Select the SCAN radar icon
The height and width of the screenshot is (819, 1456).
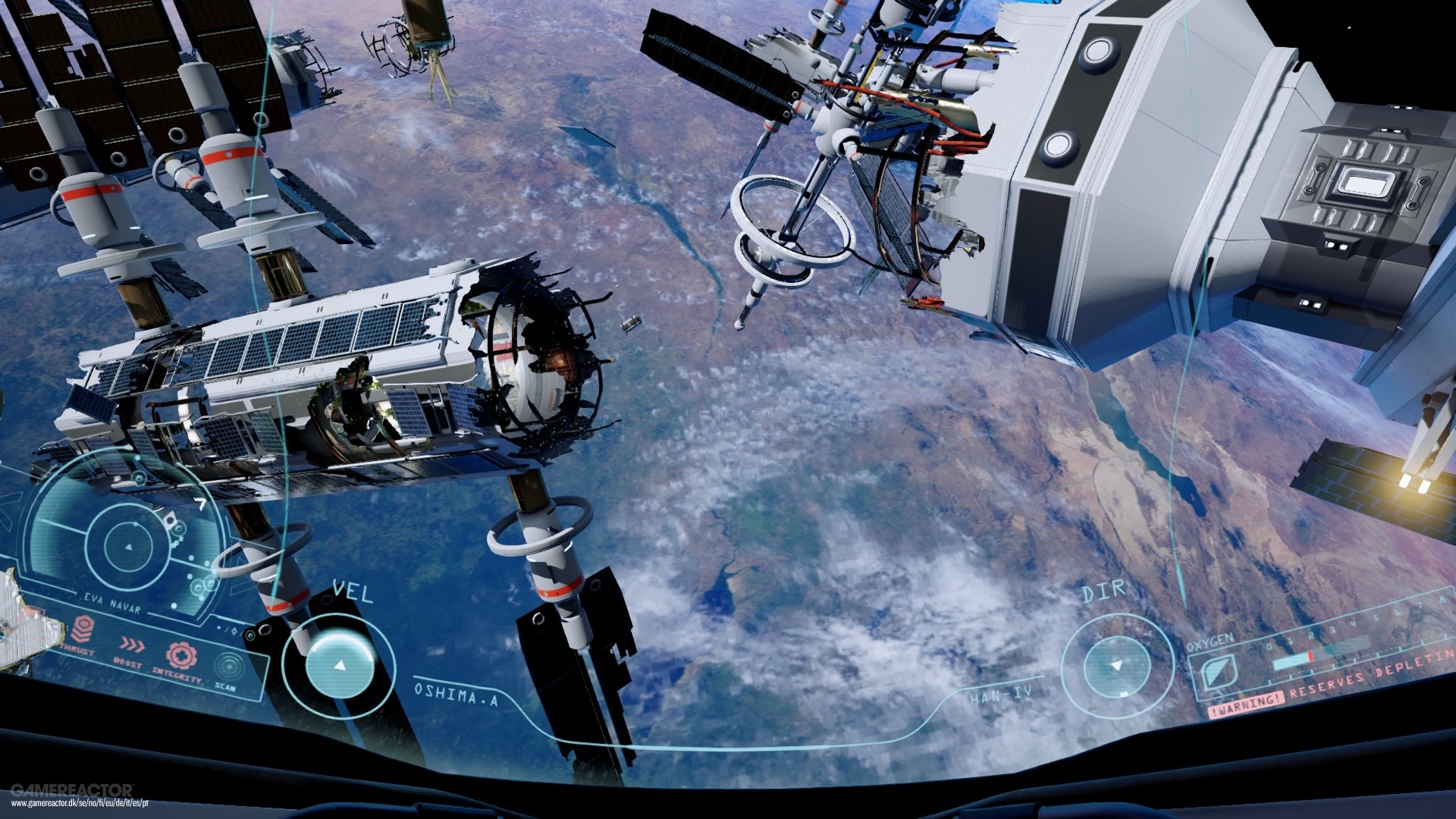(228, 665)
